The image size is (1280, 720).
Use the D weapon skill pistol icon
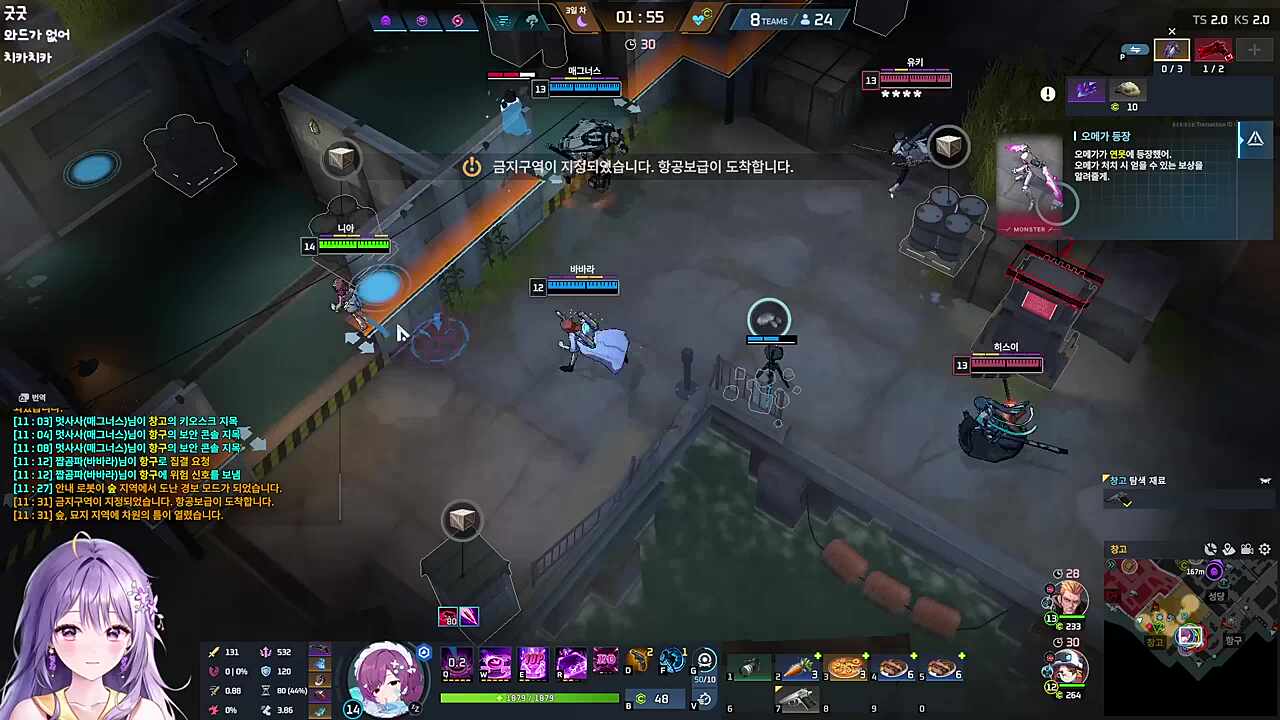pos(637,663)
